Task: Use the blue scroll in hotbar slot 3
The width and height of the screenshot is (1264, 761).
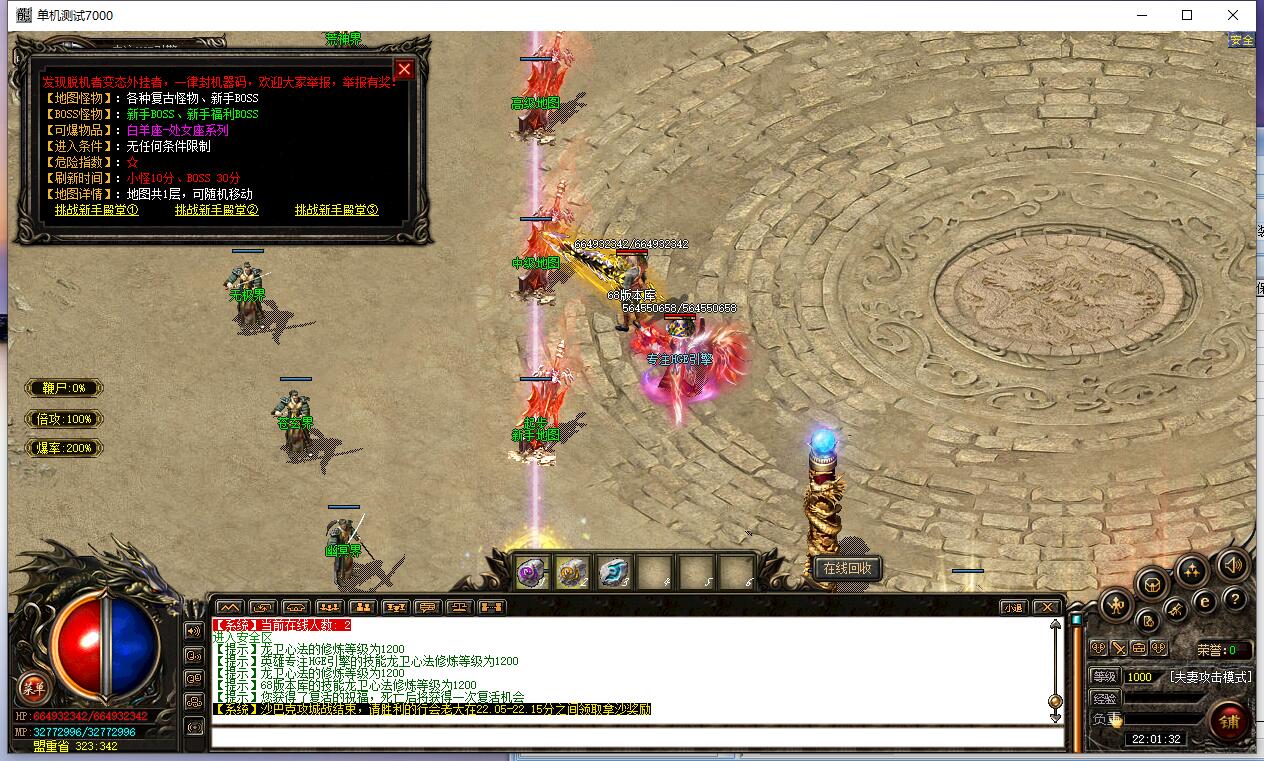Action: tap(613, 573)
